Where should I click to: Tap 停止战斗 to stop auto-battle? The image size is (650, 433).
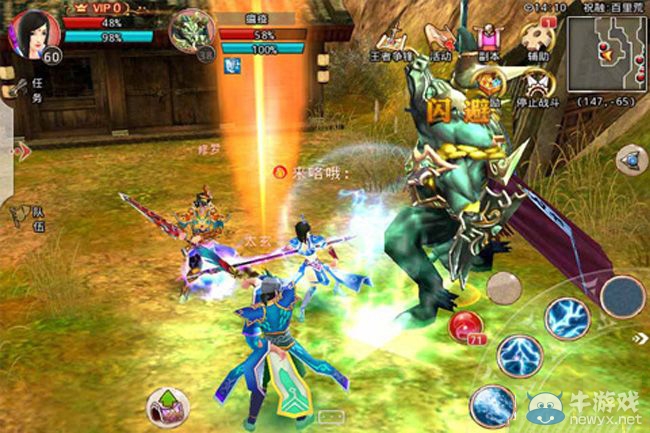point(537,86)
